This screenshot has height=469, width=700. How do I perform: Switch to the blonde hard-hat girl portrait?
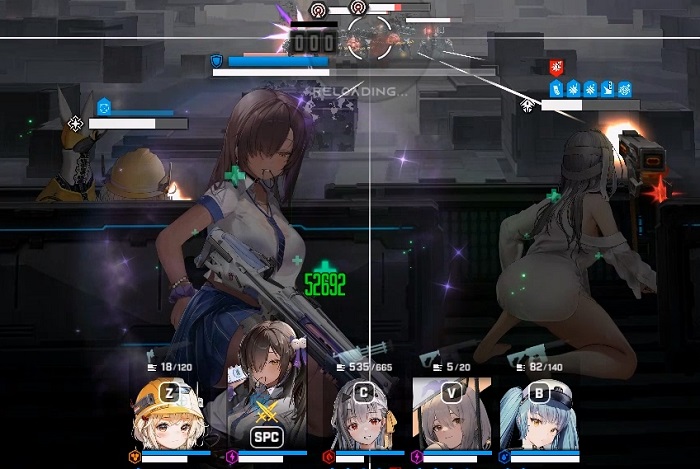(x=169, y=414)
